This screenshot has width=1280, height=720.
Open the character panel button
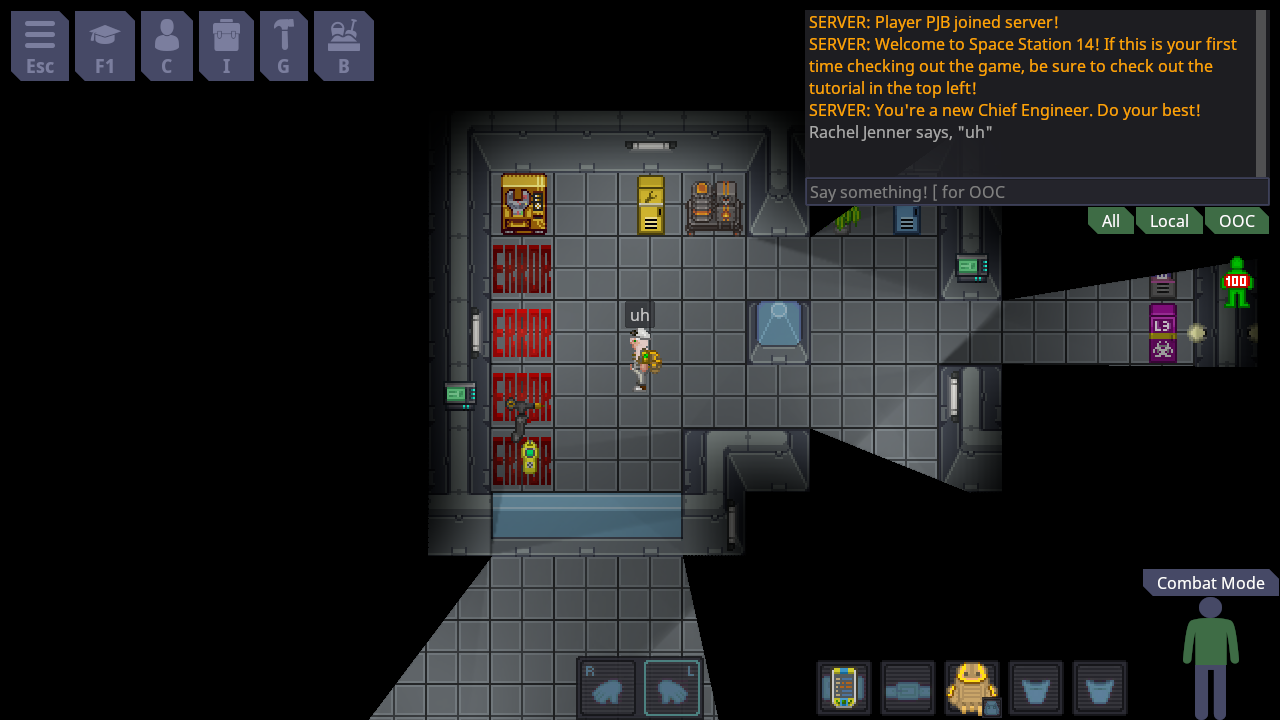[x=167, y=46]
